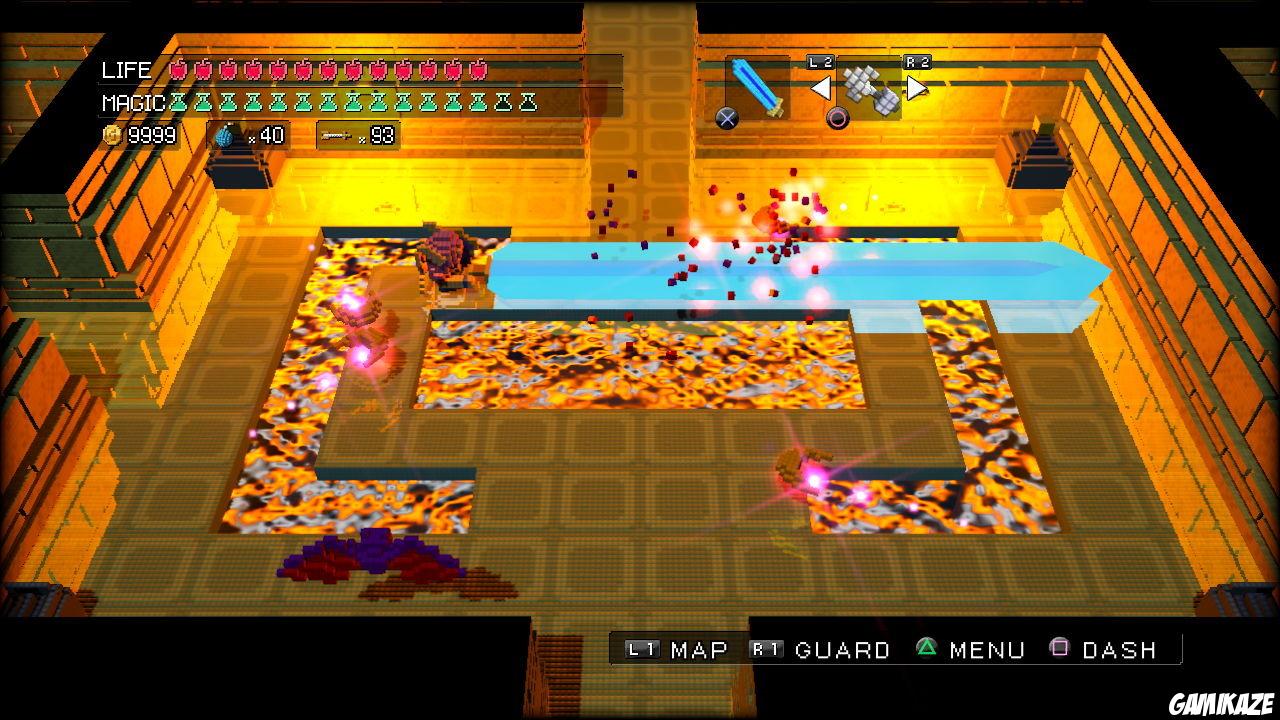Click the green MENU triangle icon
The width and height of the screenshot is (1280, 720).
(927, 649)
